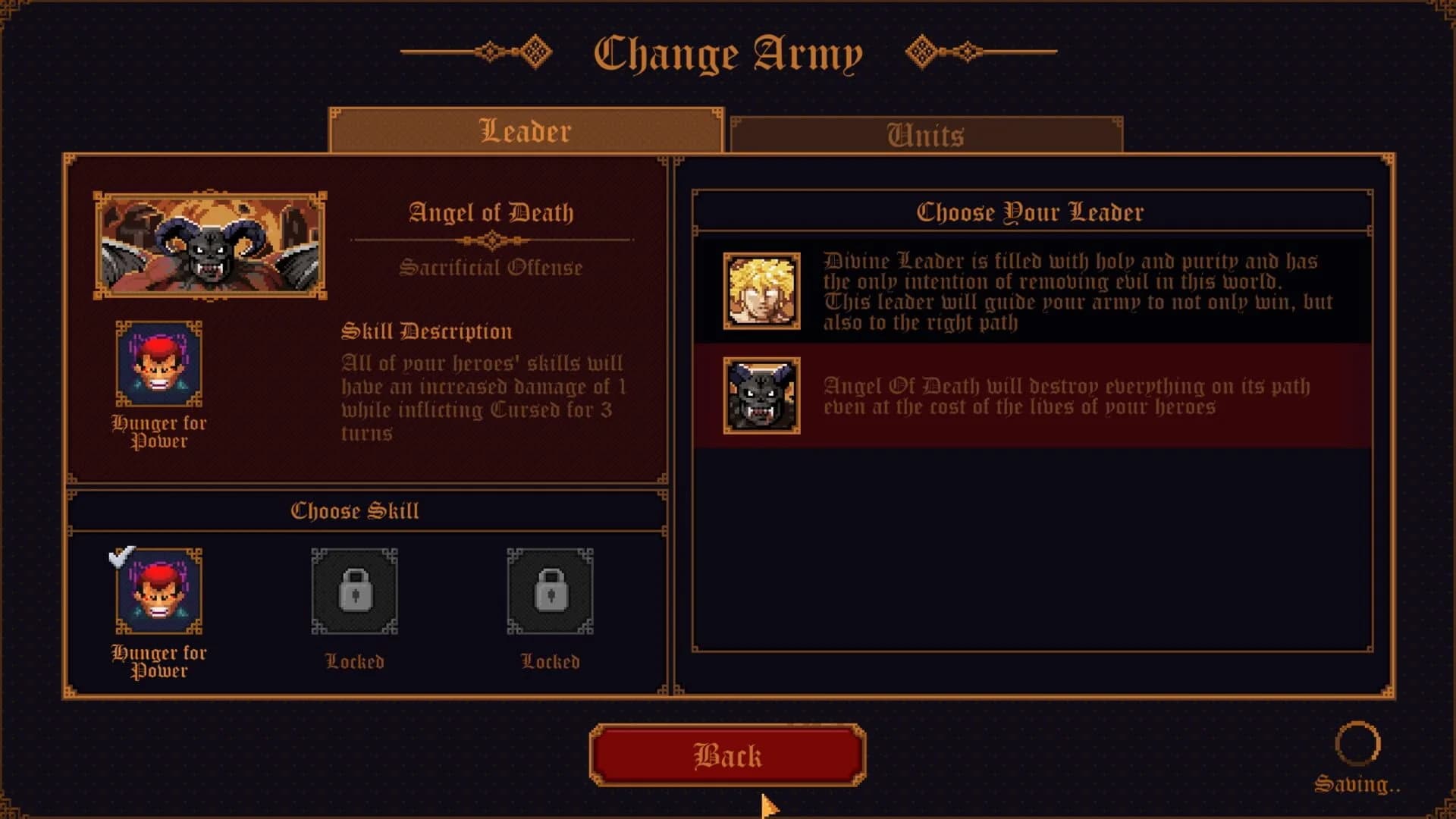The image size is (1456, 819).
Task: Click the Back button
Action: point(726,755)
